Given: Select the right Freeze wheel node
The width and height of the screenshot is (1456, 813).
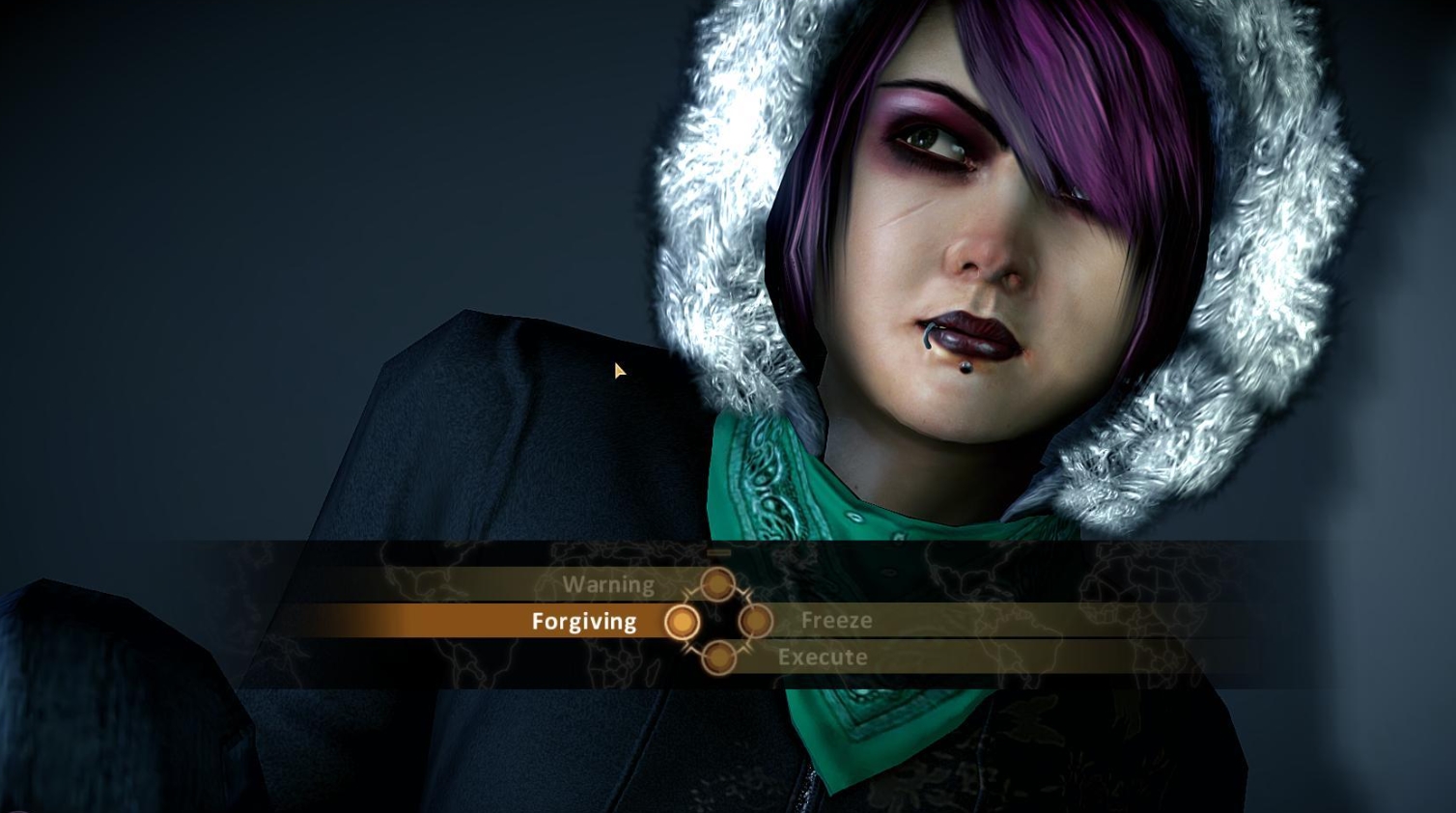Looking at the screenshot, I should tap(756, 623).
